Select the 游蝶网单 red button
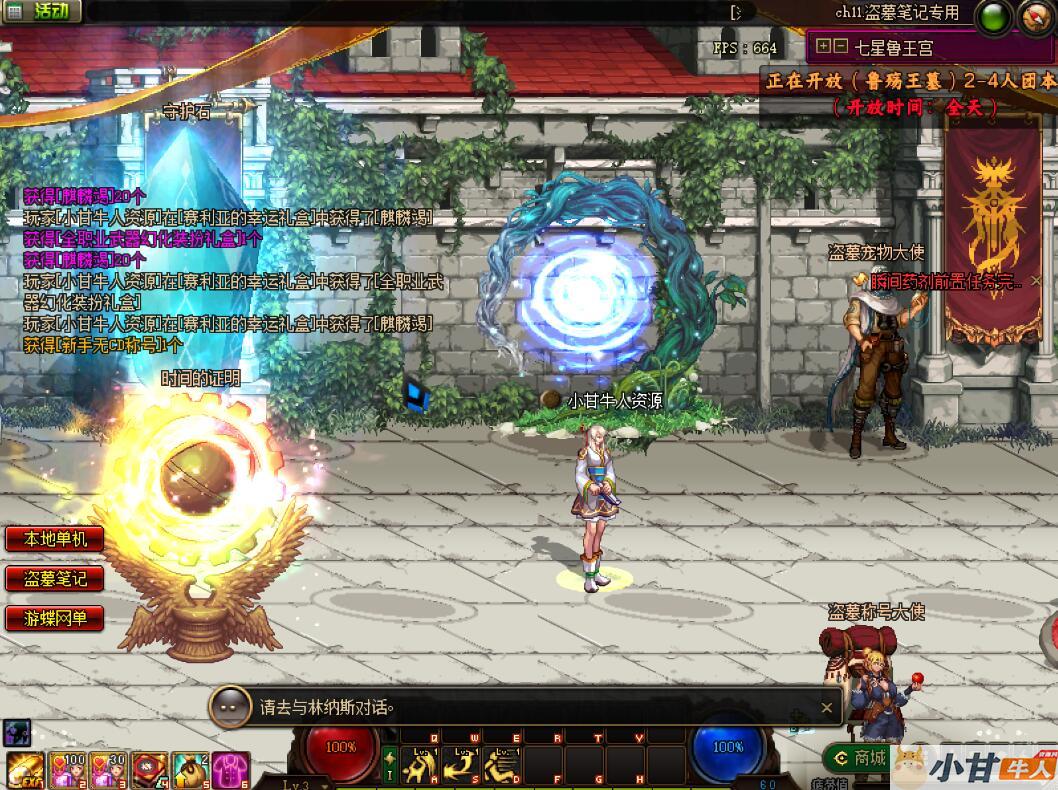1058x790 pixels. [x=56, y=618]
